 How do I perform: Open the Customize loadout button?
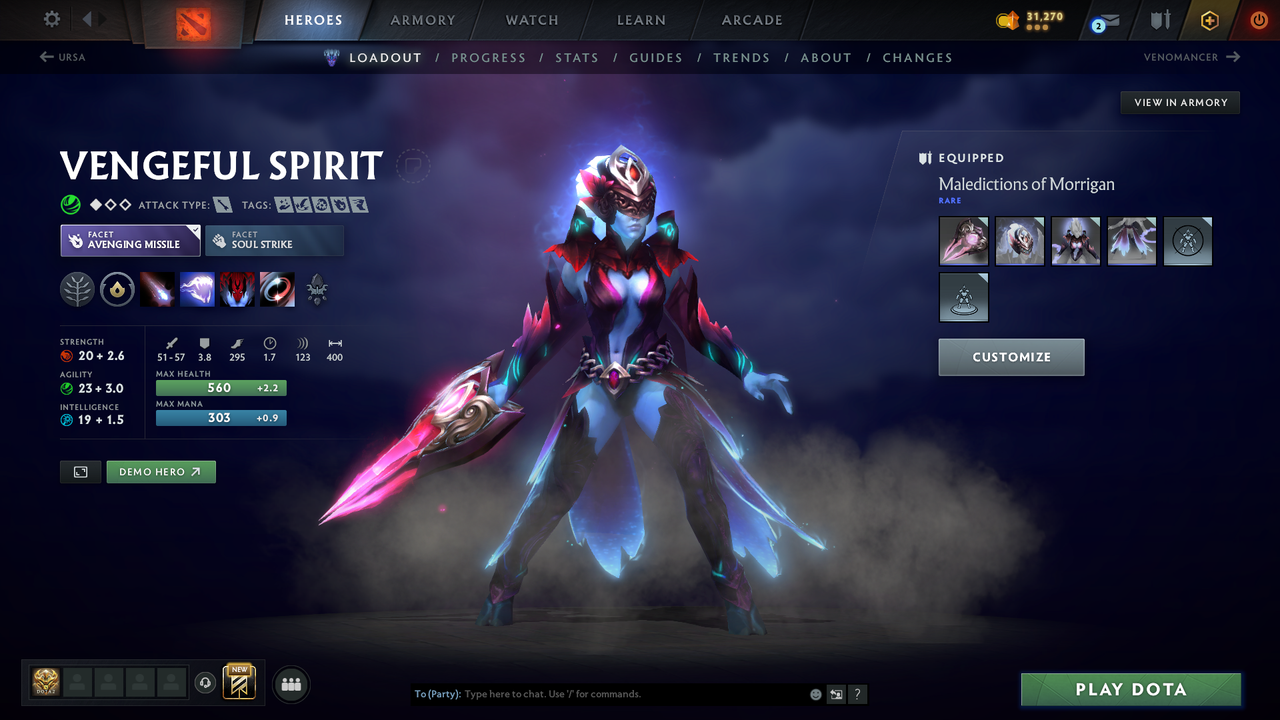tap(1011, 357)
